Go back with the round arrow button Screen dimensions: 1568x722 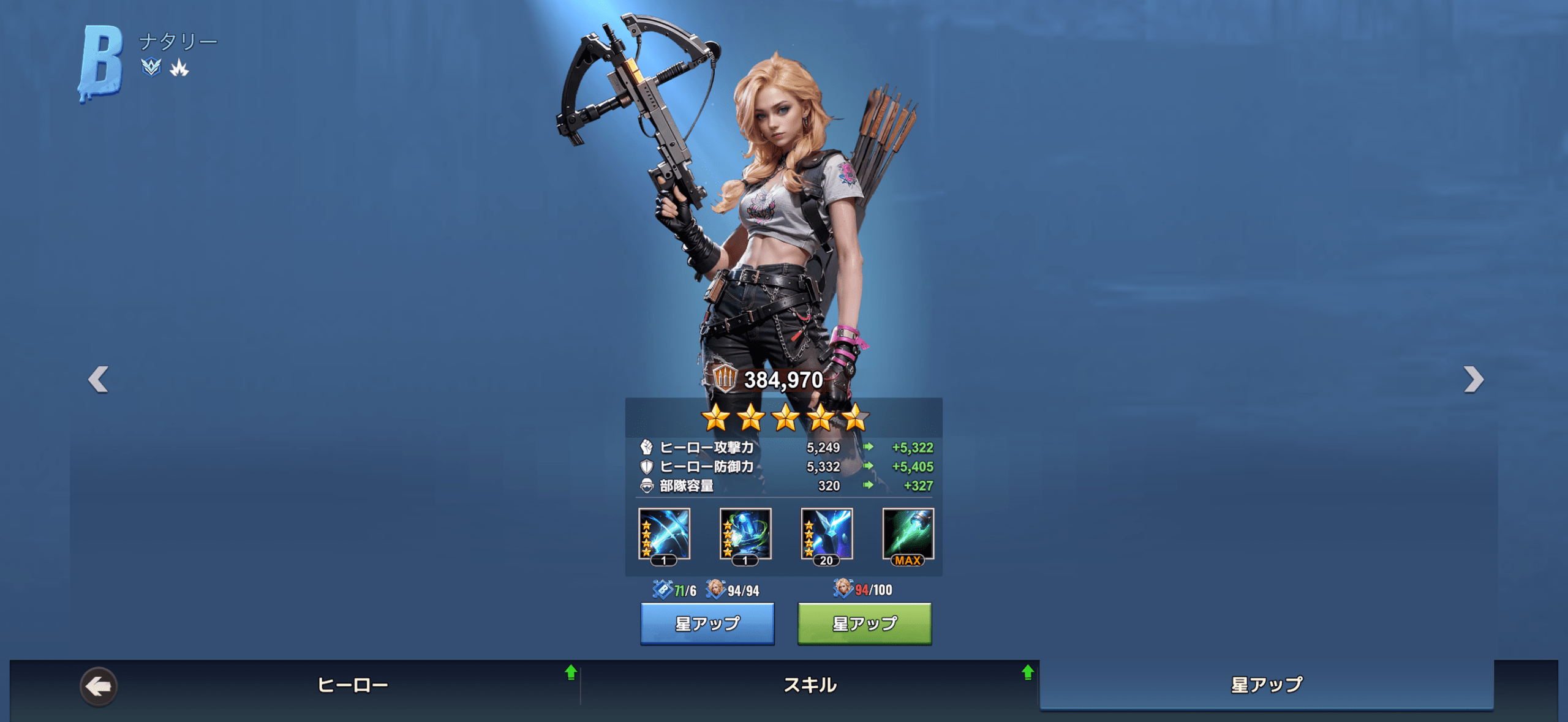point(99,686)
